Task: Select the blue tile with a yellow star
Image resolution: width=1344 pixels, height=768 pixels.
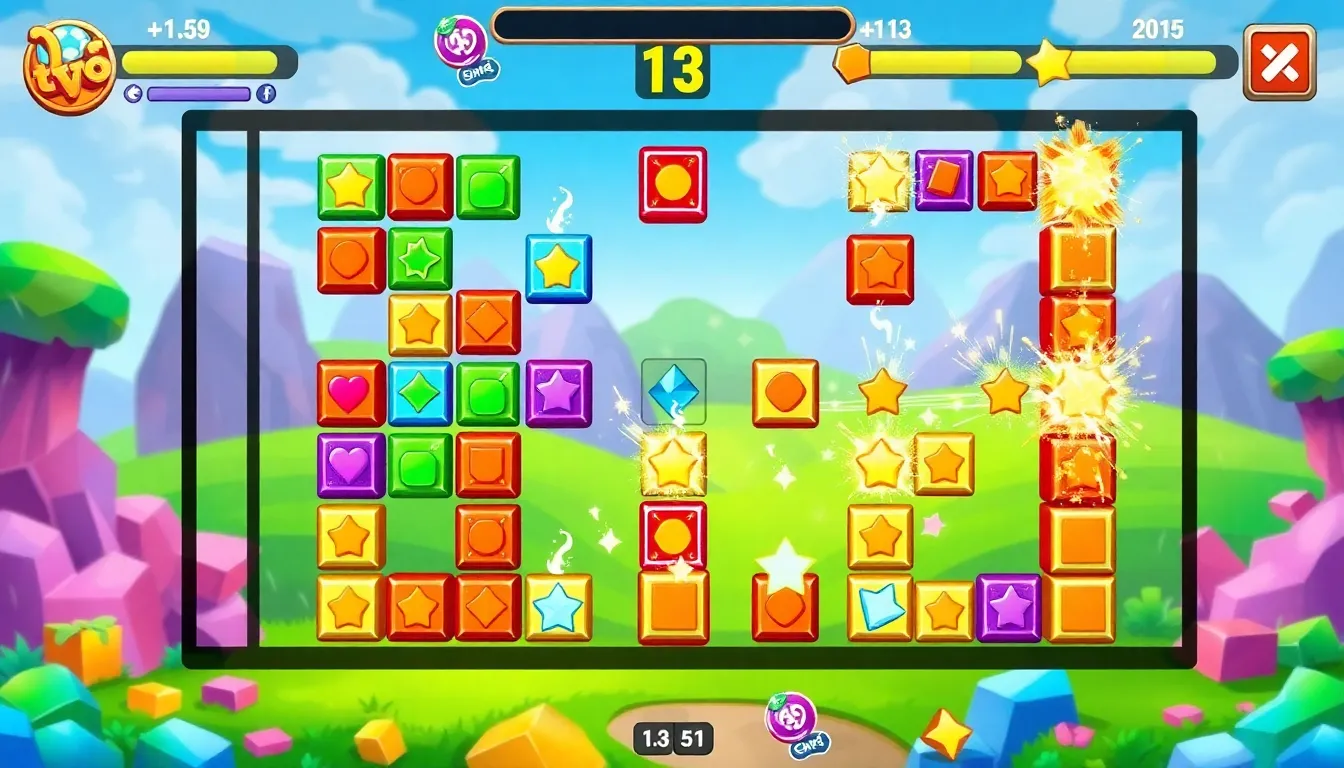Action: point(558,268)
